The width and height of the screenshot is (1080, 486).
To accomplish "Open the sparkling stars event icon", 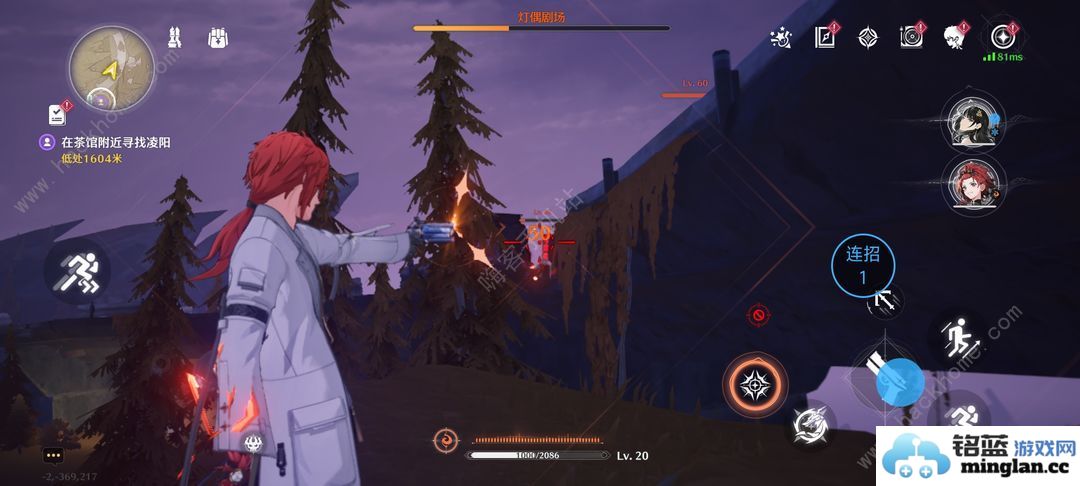I will (782, 38).
